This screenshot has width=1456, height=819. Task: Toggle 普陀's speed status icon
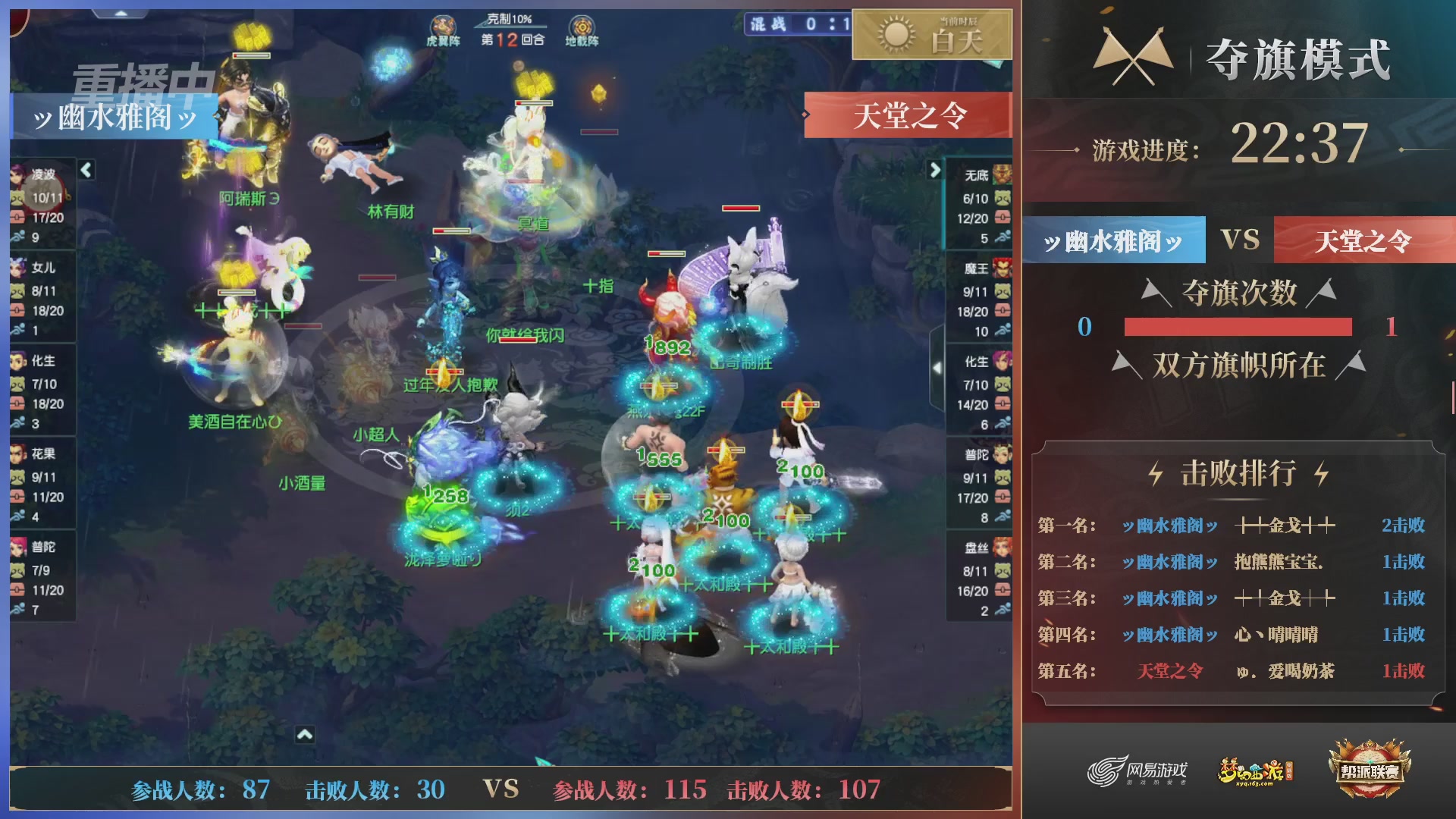point(19,609)
